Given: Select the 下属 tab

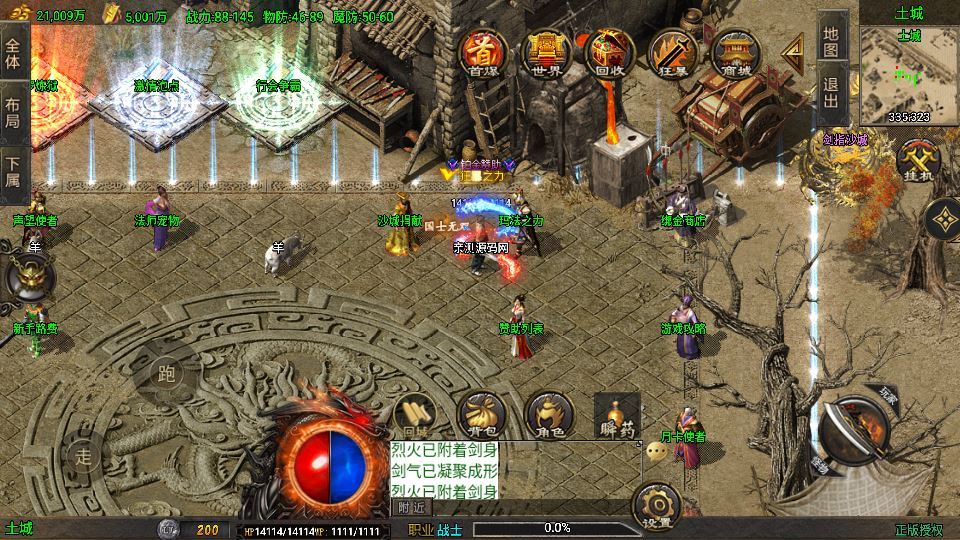Looking at the screenshot, I should coord(13,172).
